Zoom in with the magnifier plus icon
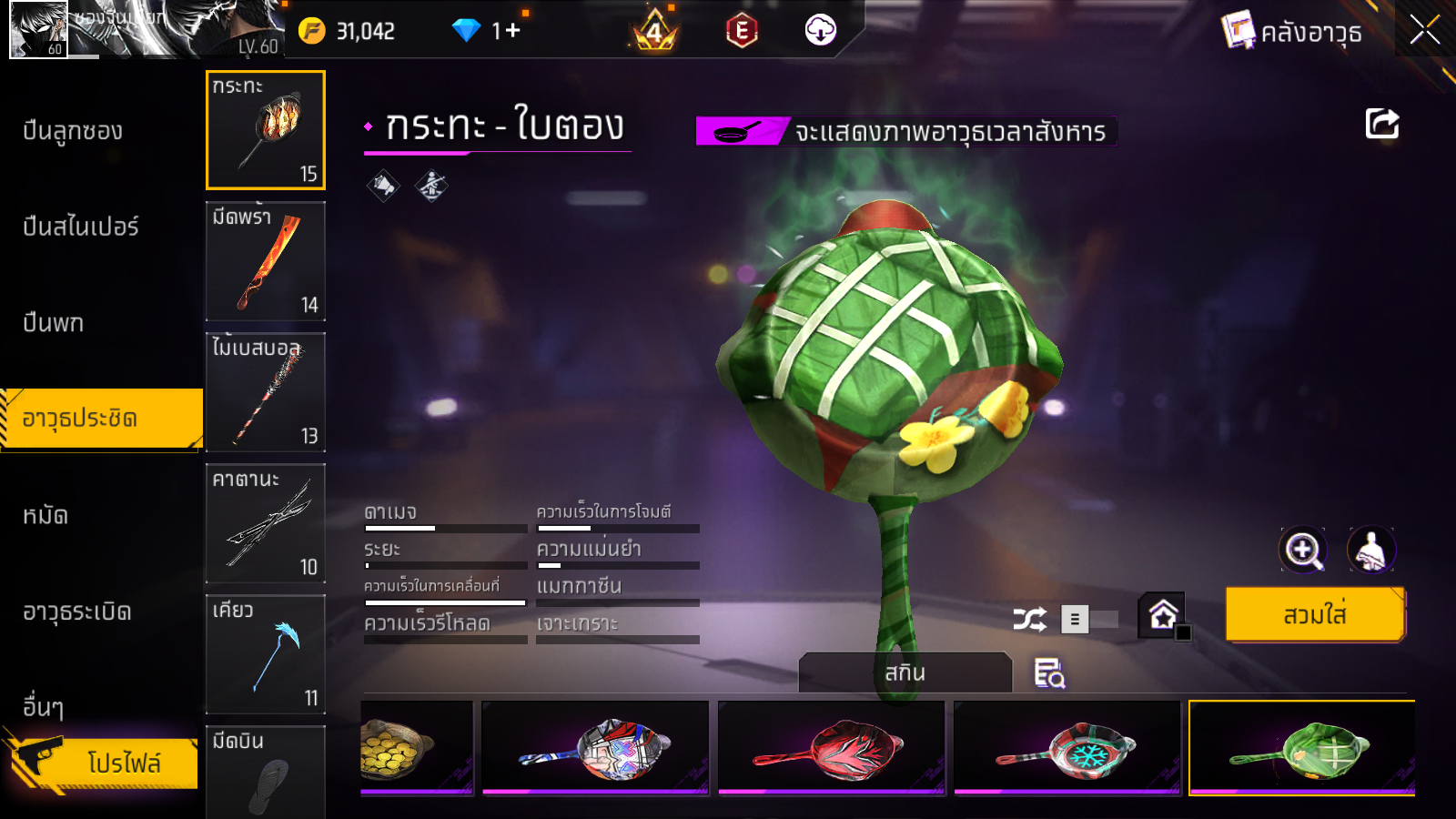 click(1302, 550)
